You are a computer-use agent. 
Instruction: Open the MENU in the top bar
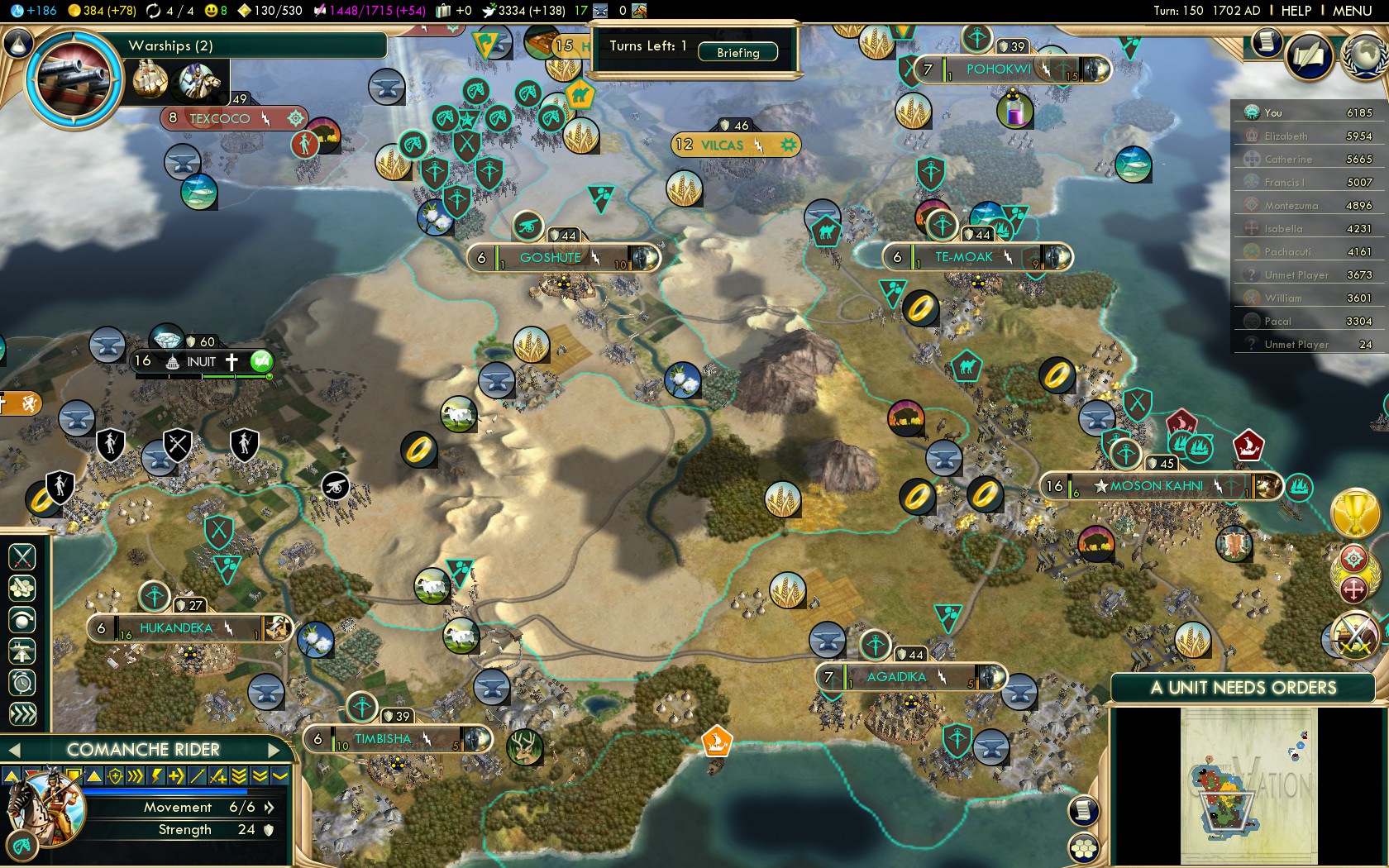[1352, 11]
